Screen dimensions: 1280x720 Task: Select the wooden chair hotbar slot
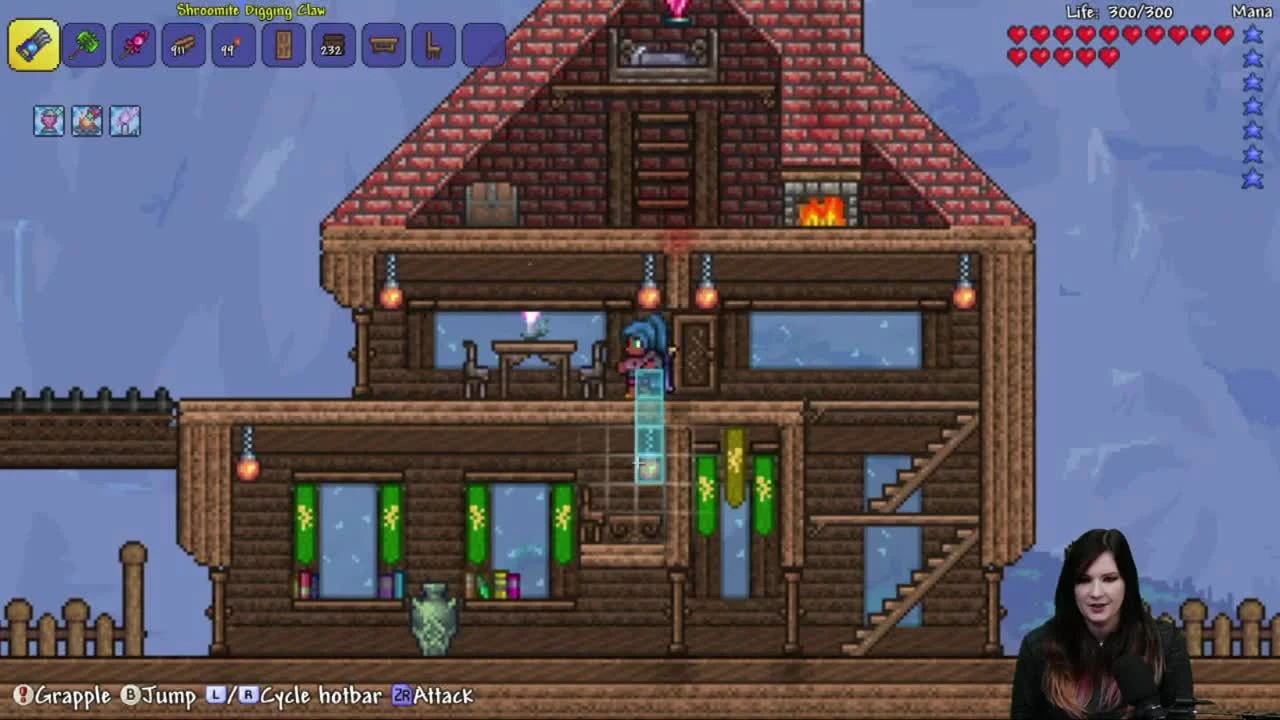[432, 45]
